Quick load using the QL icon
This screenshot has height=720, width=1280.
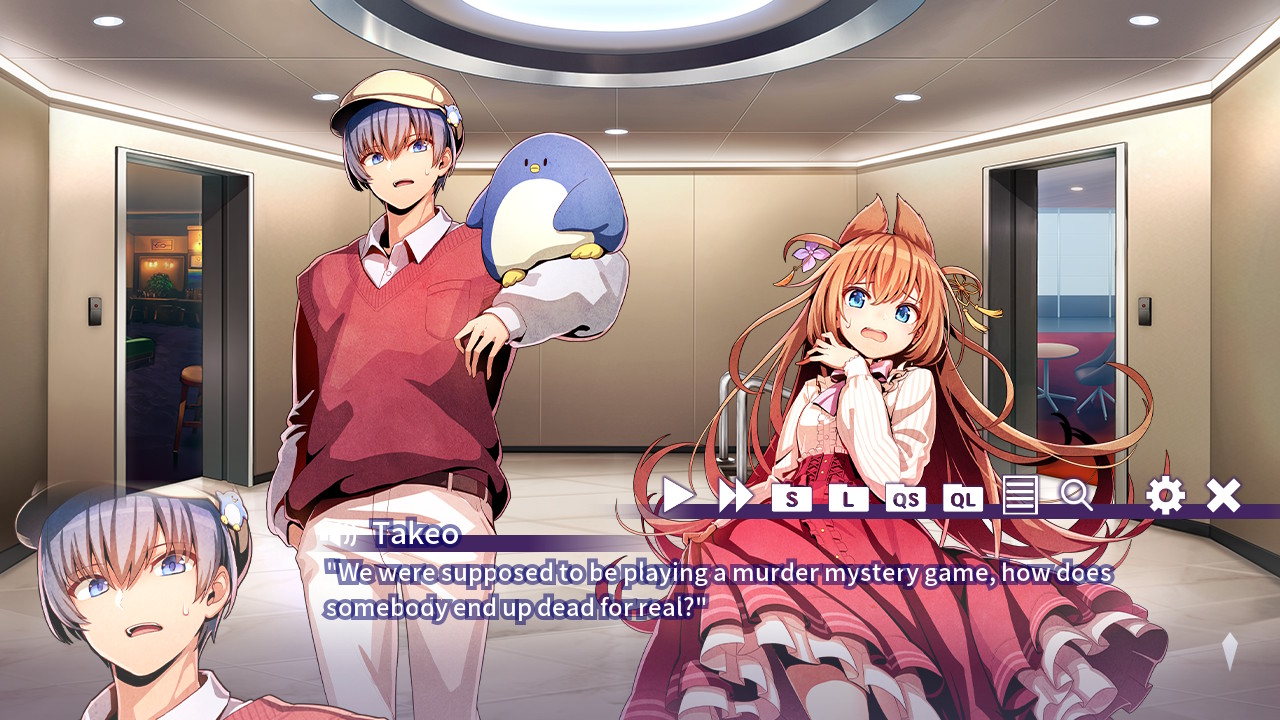pos(961,495)
